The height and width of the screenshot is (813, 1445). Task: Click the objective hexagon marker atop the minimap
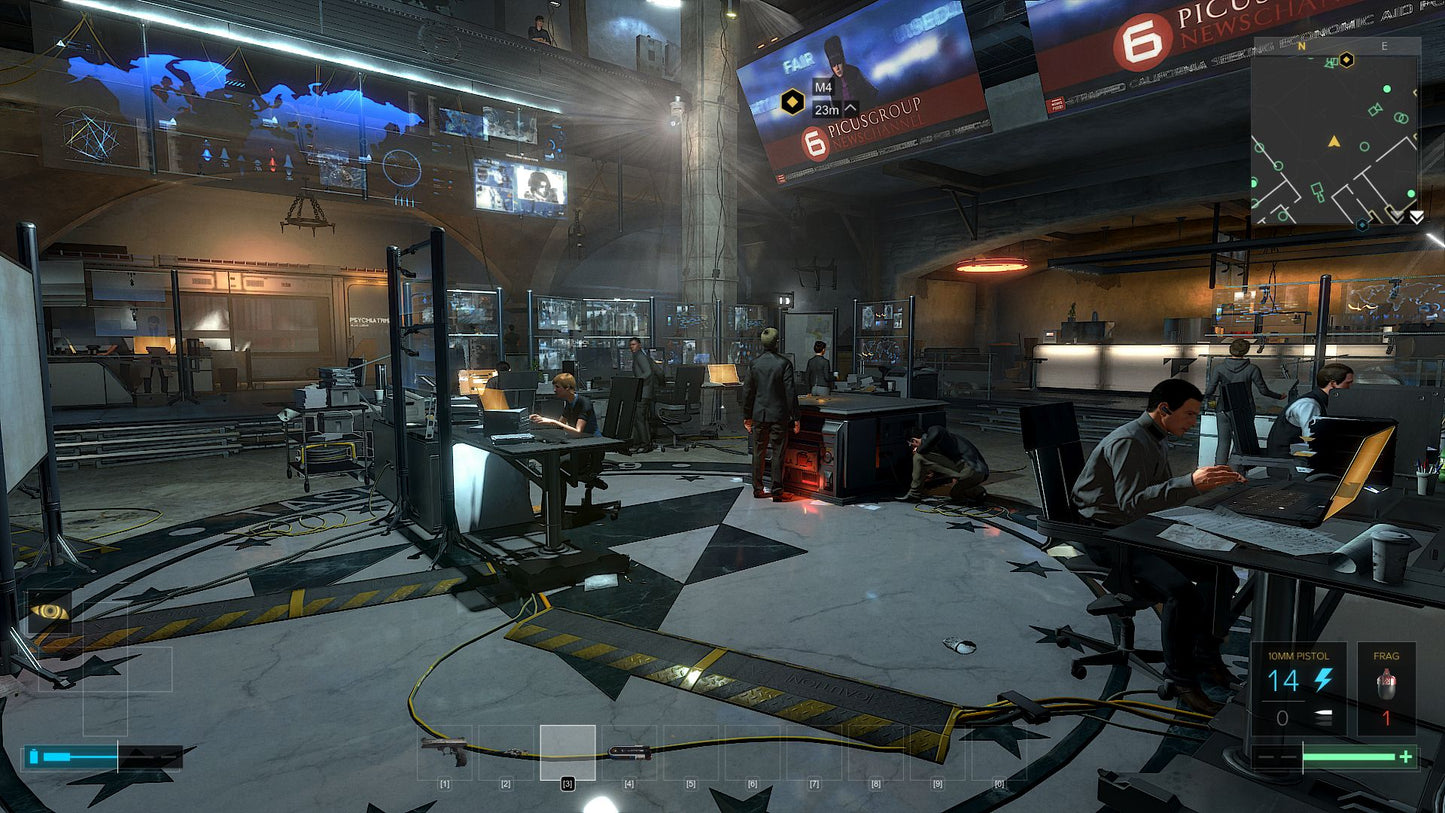click(x=1346, y=60)
